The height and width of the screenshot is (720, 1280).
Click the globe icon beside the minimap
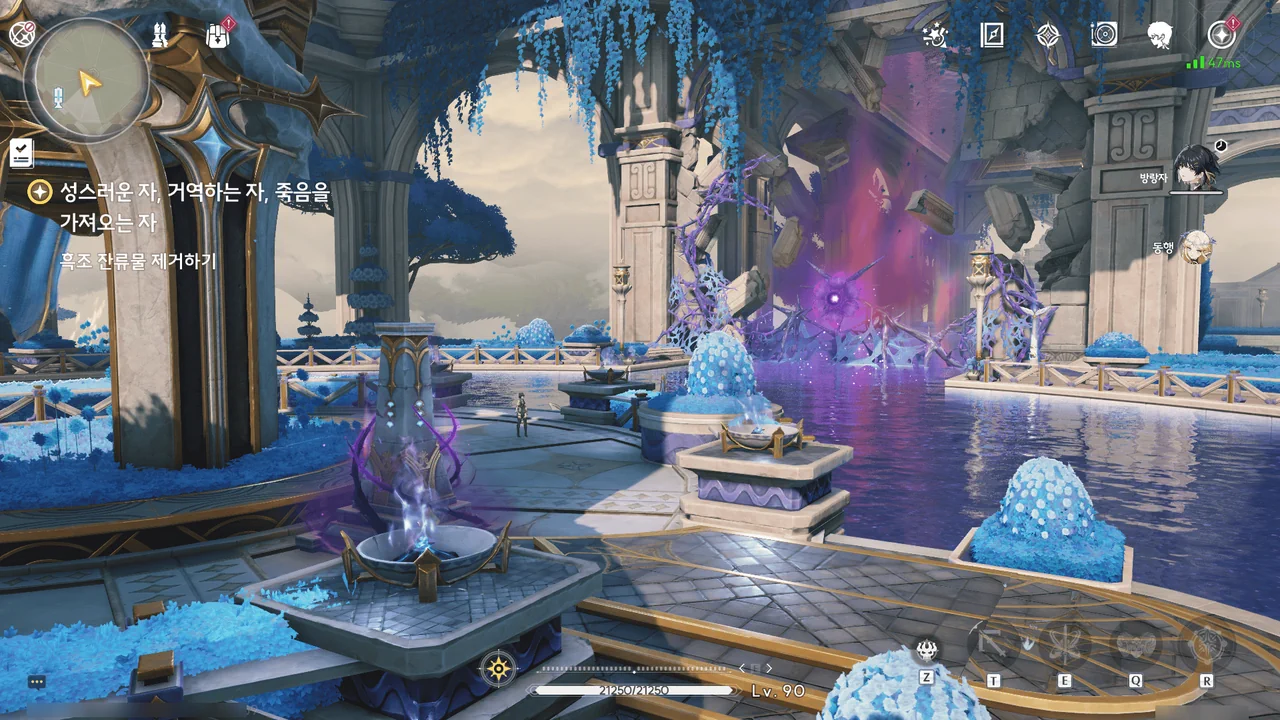point(21,32)
